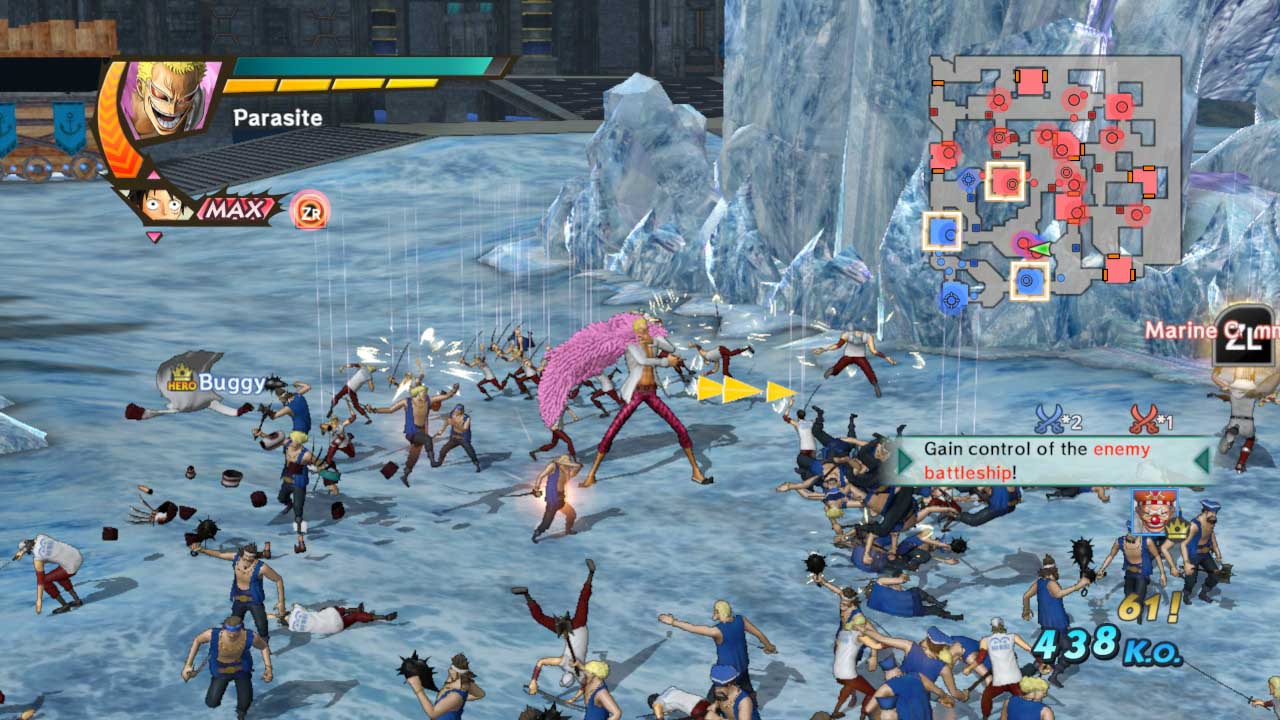Select the Parasite skill name label
Image resolution: width=1280 pixels, height=720 pixels.
[277, 118]
